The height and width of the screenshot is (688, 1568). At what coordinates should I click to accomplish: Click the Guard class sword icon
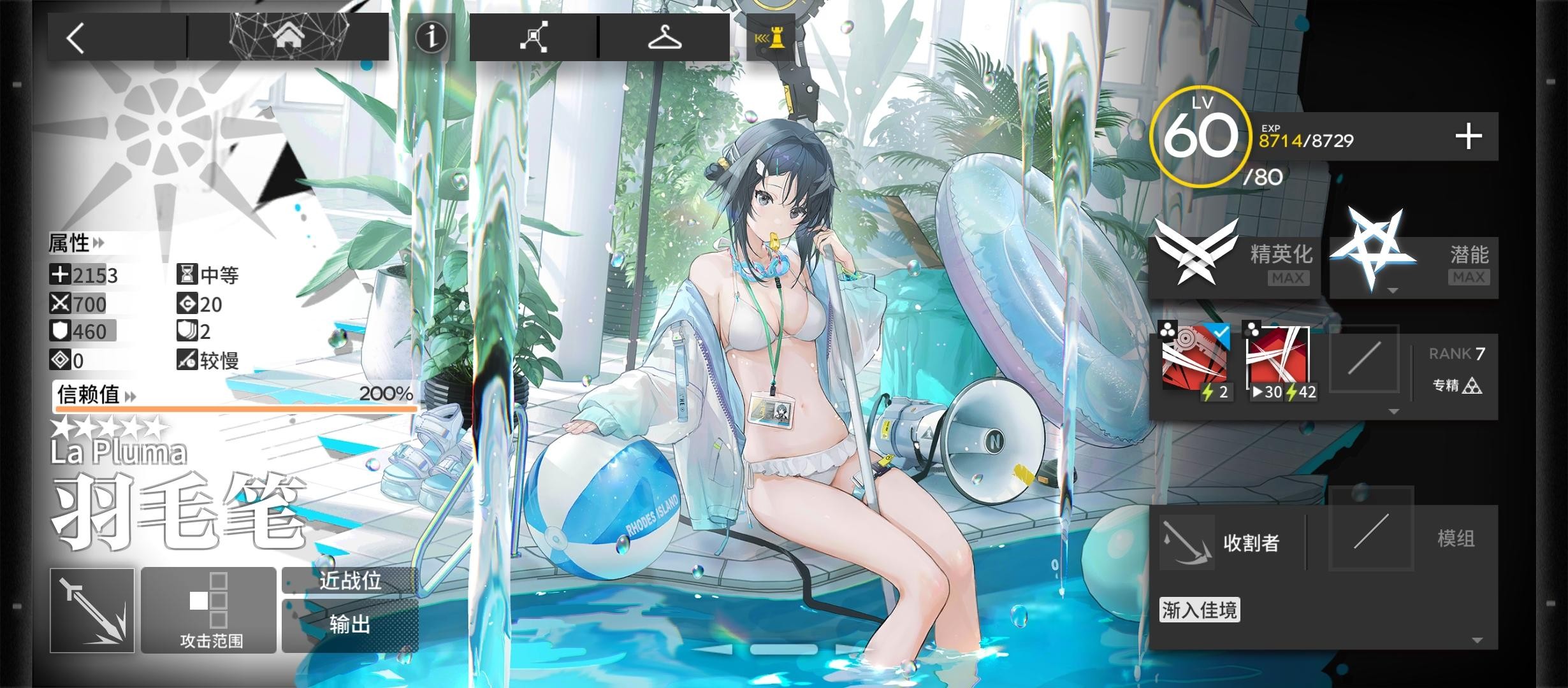(92, 610)
